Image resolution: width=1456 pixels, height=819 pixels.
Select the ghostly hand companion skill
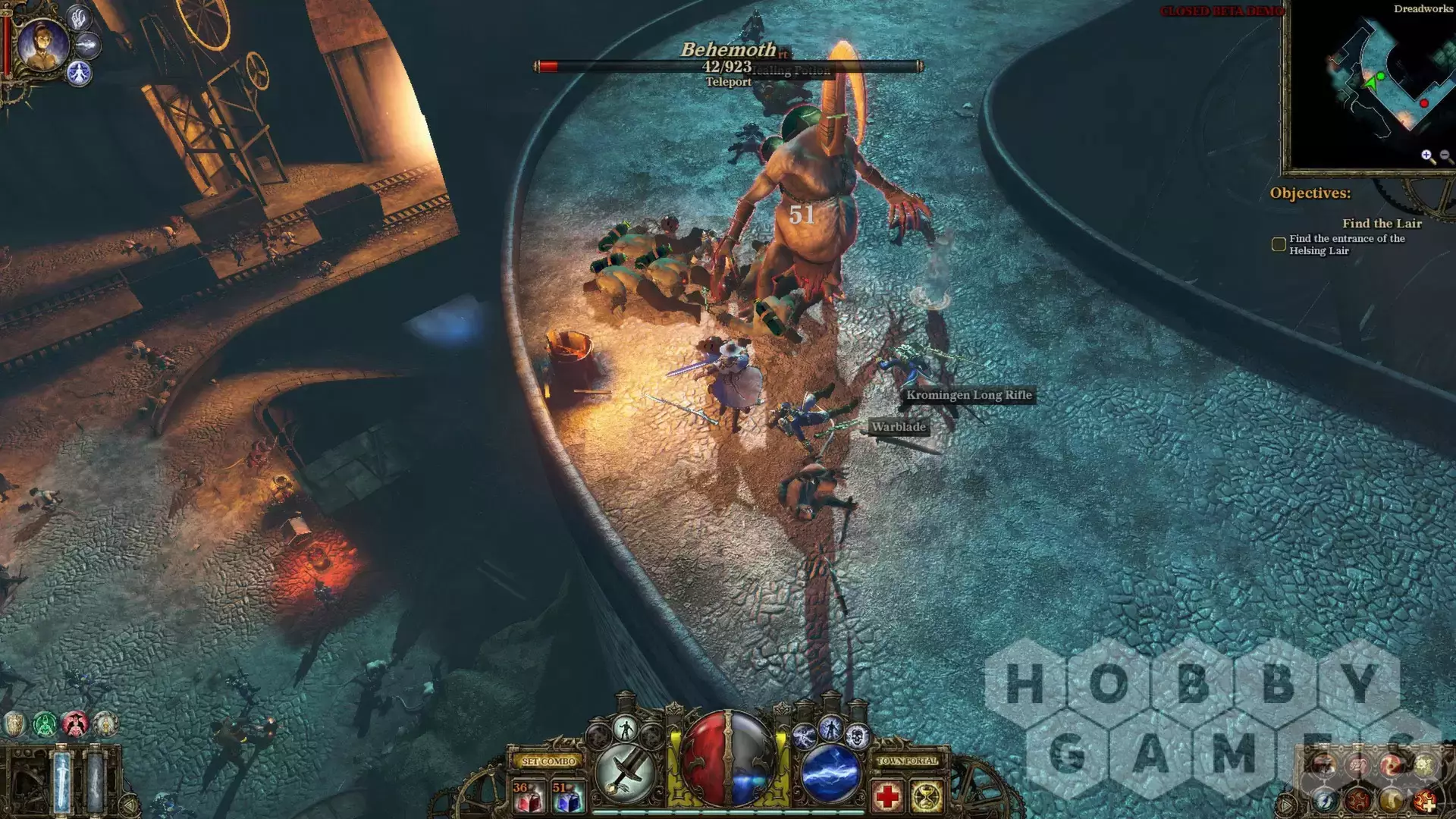coord(80,17)
